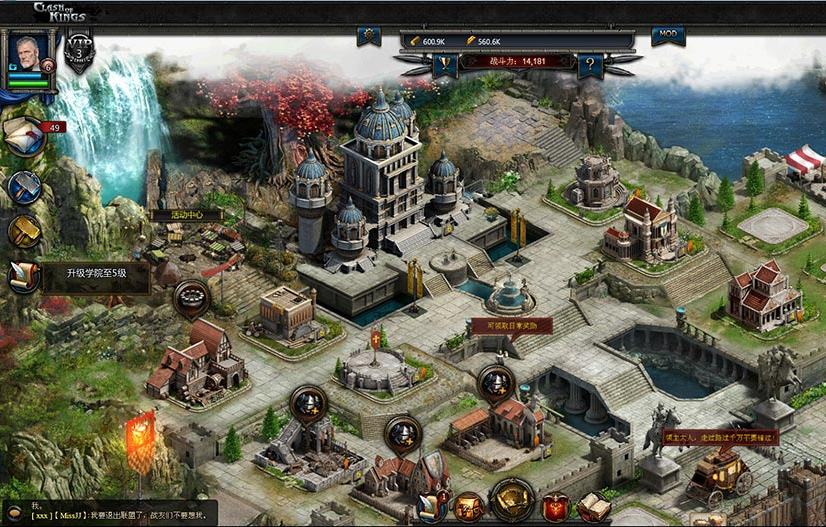
Task: Open the treasure chest bottom menu icon
Action: coord(468,507)
